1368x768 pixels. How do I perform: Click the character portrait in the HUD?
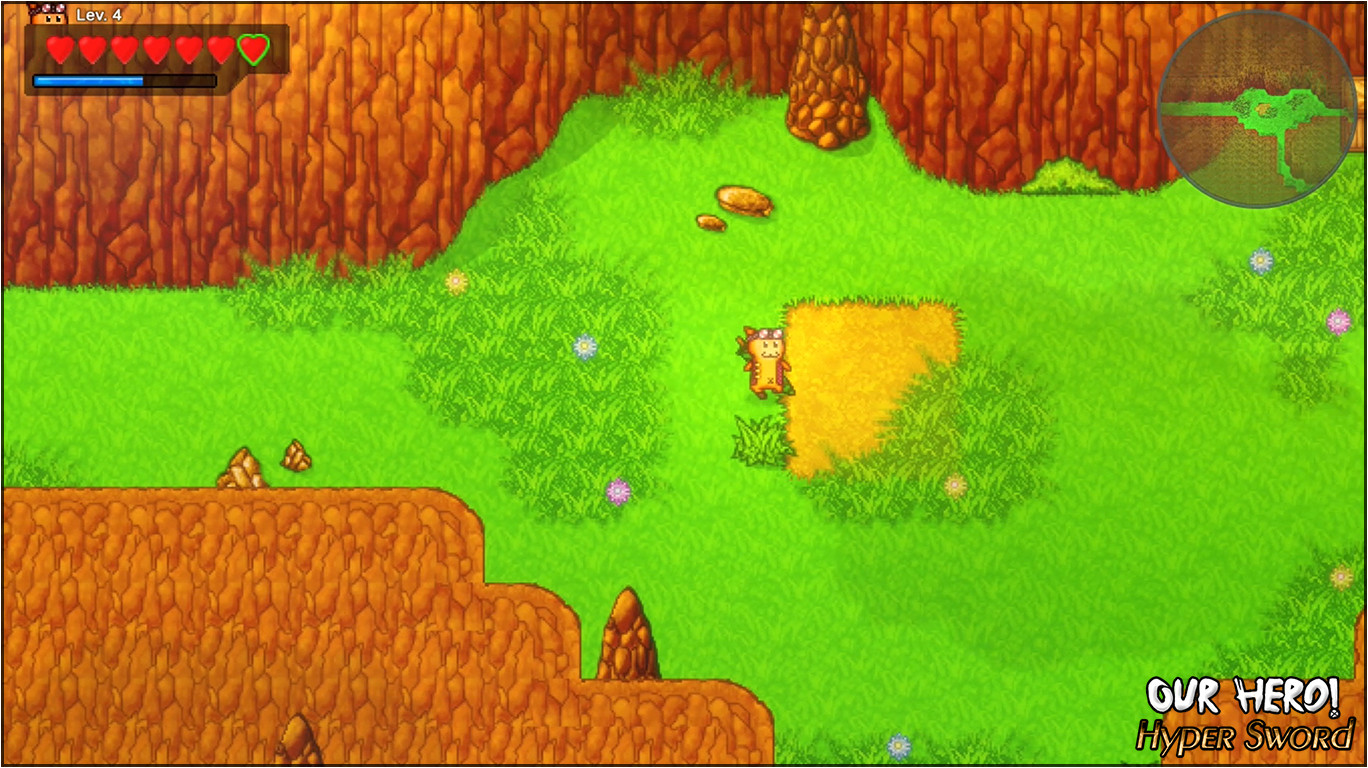pyautogui.click(x=47, y=14)
